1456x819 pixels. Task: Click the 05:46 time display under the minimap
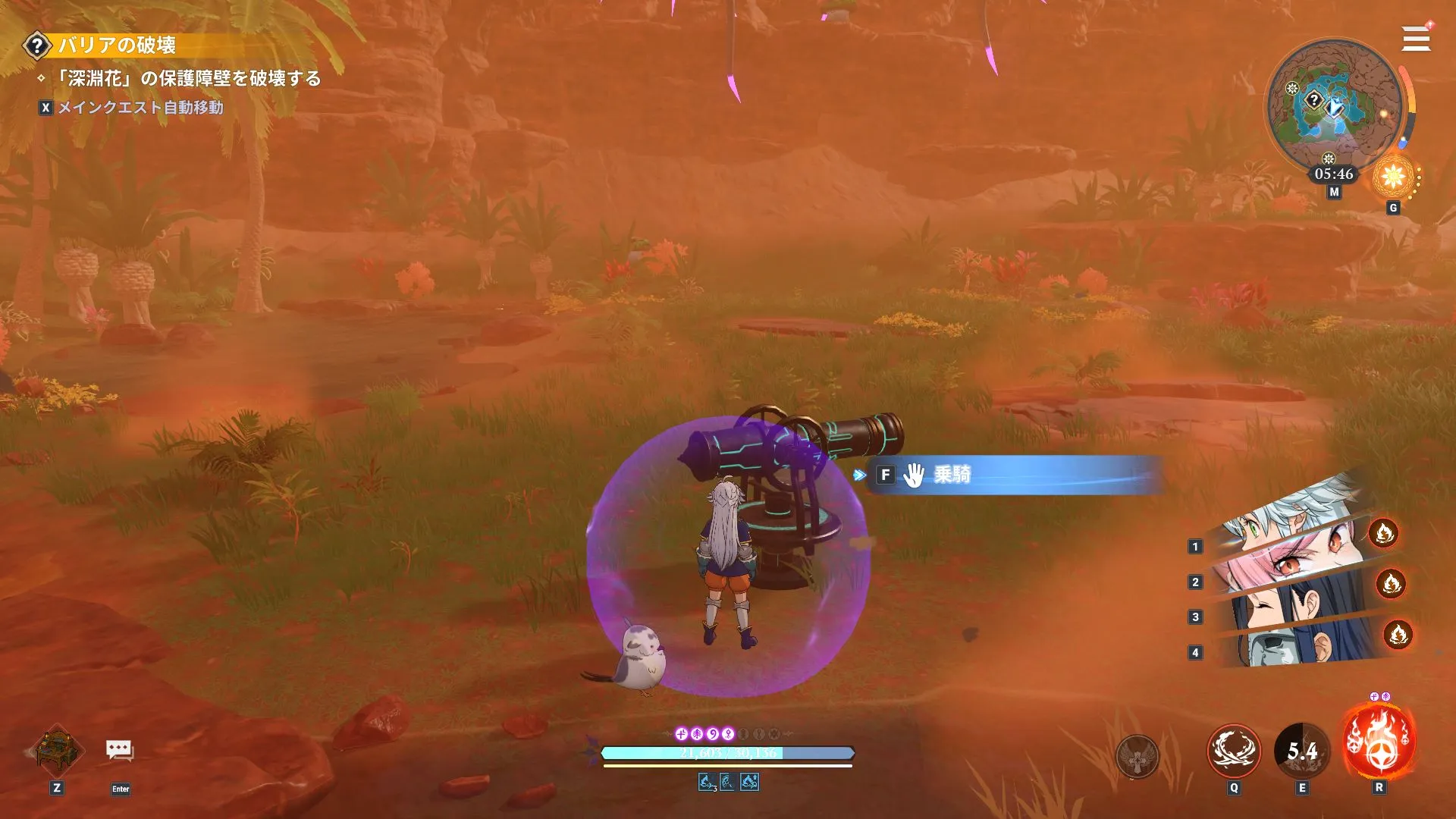pos(1332,174)
